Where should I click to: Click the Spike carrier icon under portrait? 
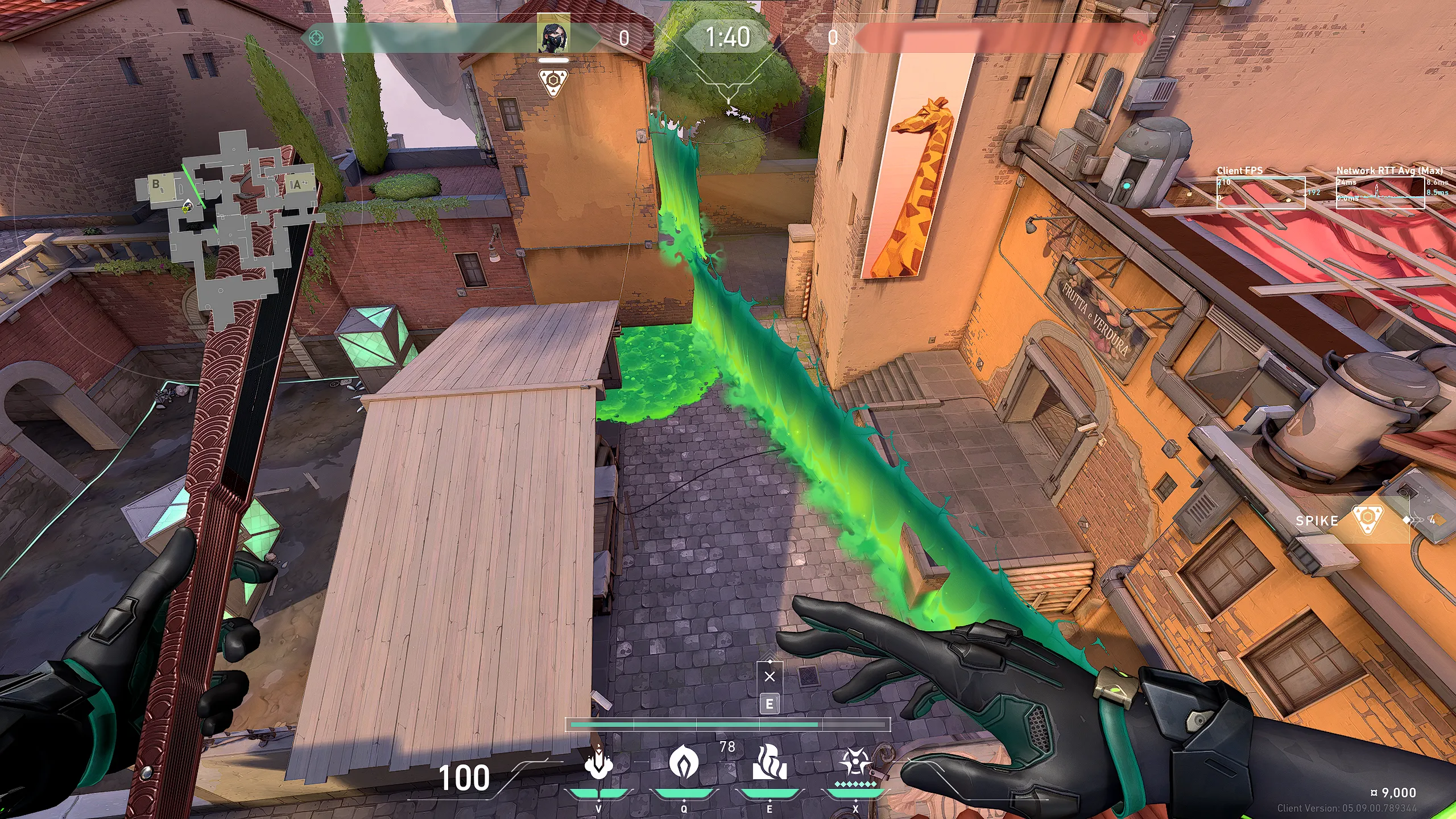[553, 82]
